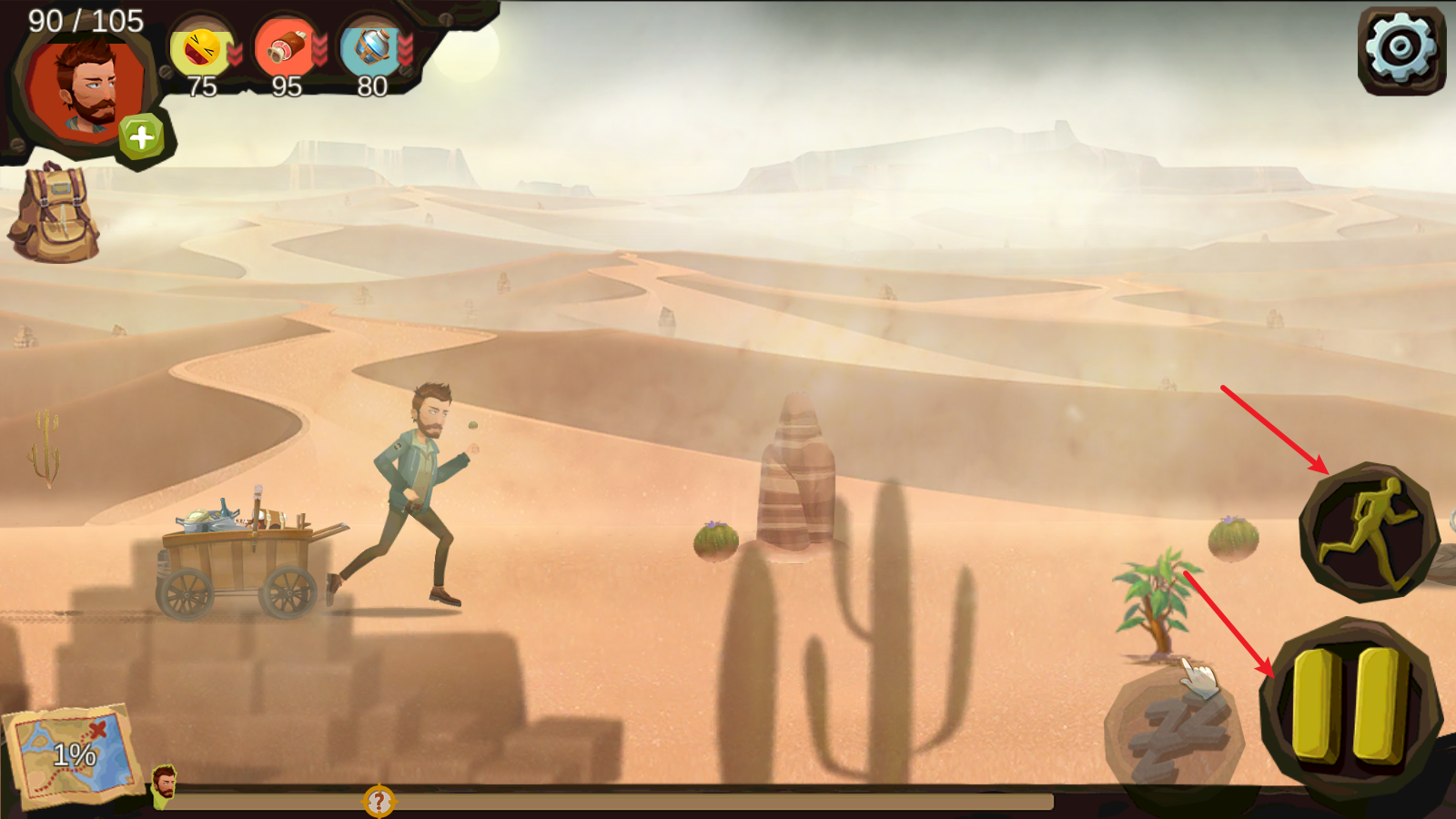Screen dimensions: 1456x819
Task: Inspect the meat hunger stat icon
Action: coord(285,49)
